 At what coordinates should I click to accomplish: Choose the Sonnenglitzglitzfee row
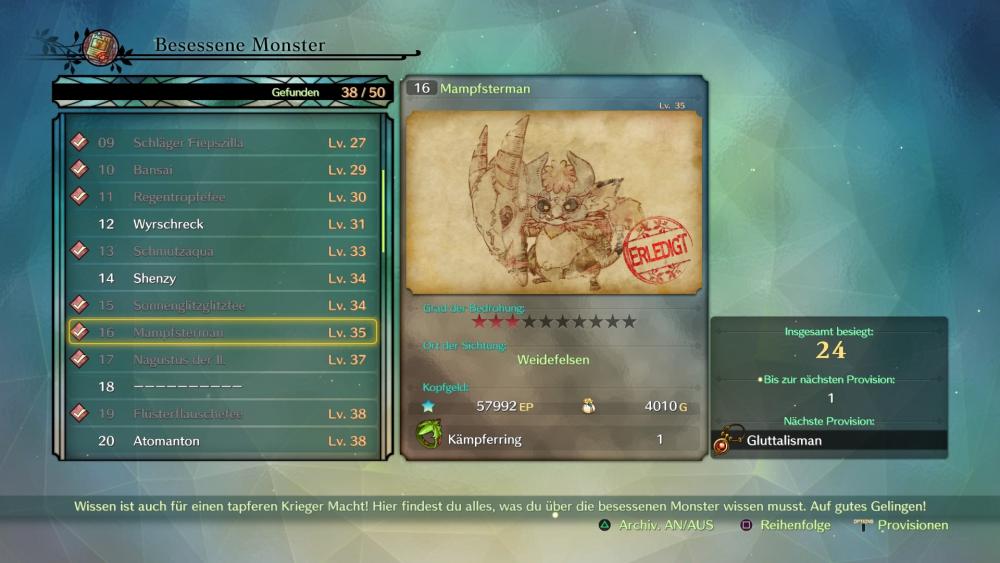222,305
